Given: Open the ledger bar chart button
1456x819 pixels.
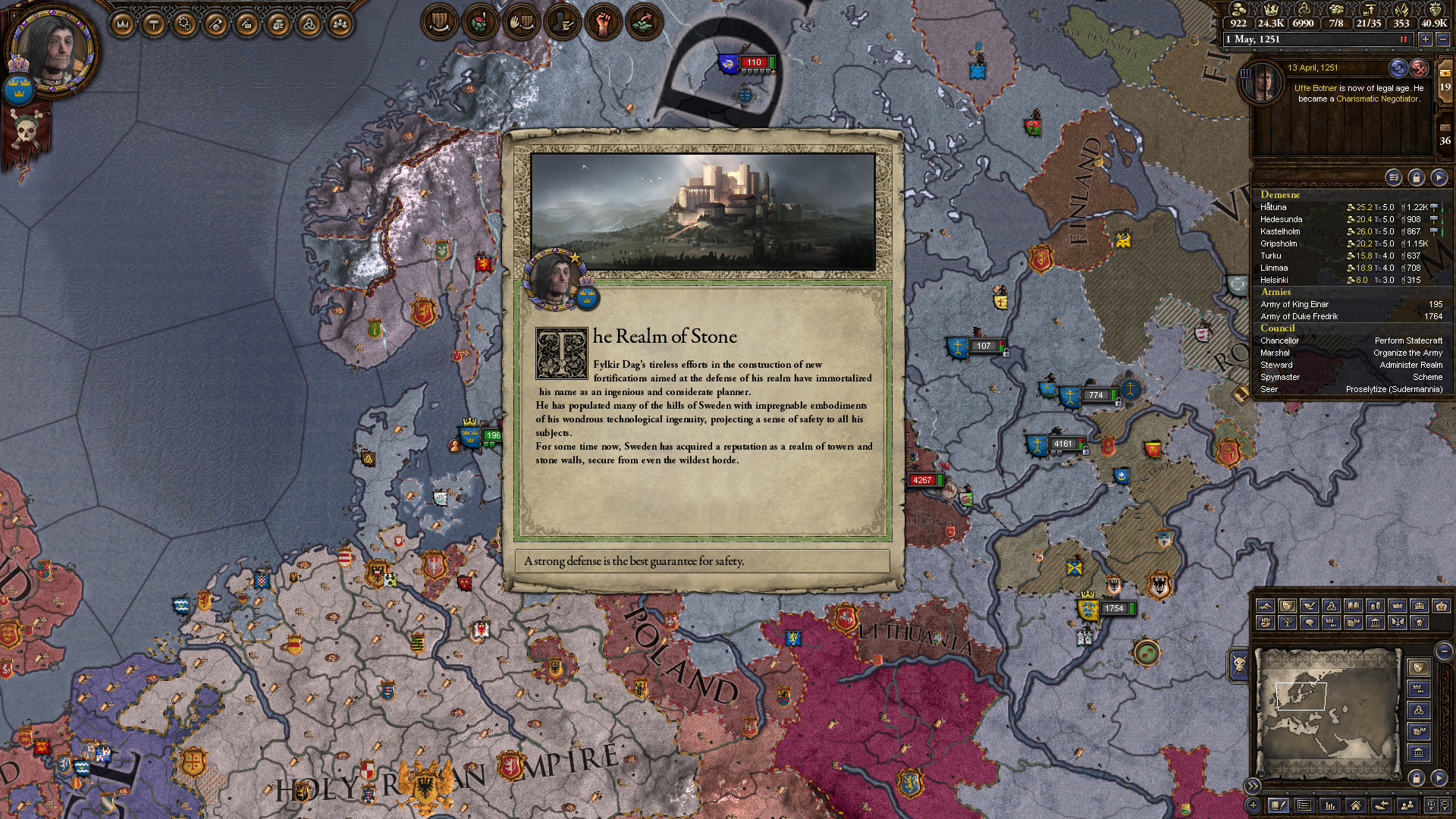Looking at the screenshot, I should [1329, 805].
